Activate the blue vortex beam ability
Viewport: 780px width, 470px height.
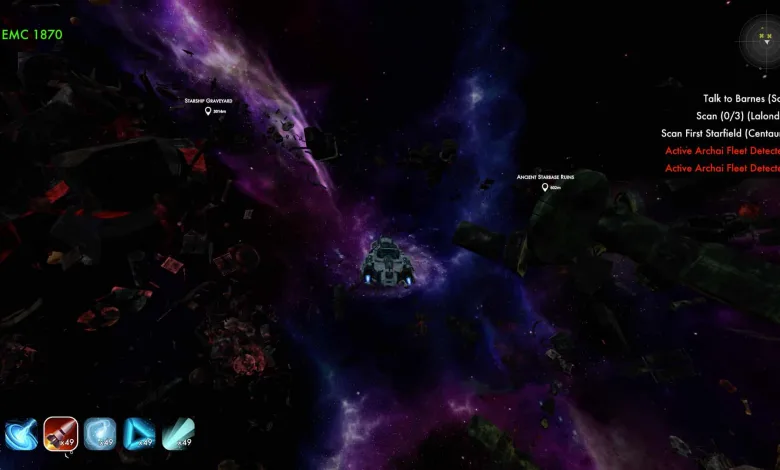(x=21, y=434)
